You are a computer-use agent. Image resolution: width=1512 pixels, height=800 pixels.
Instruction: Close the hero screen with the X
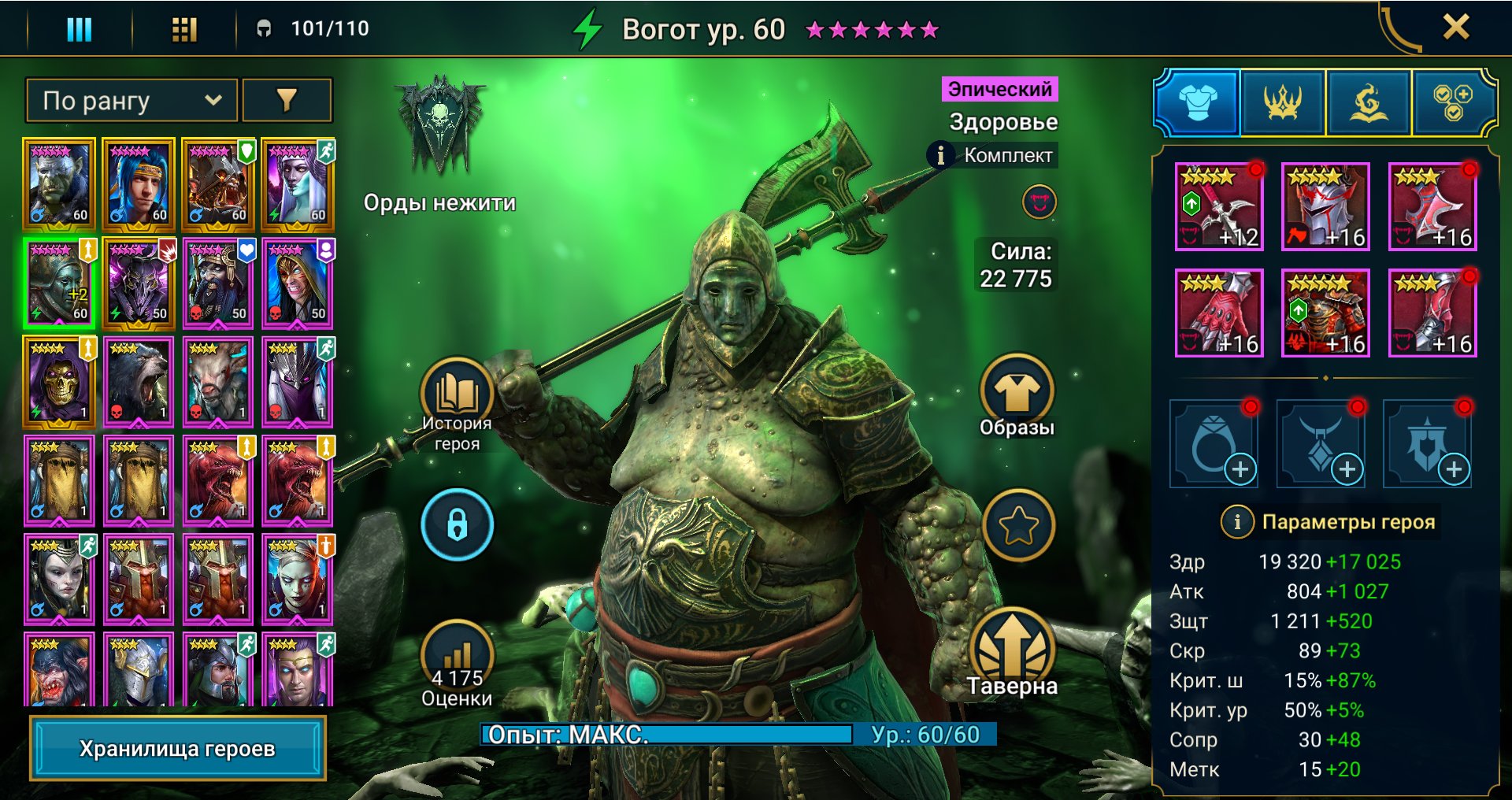(1455, 28)
